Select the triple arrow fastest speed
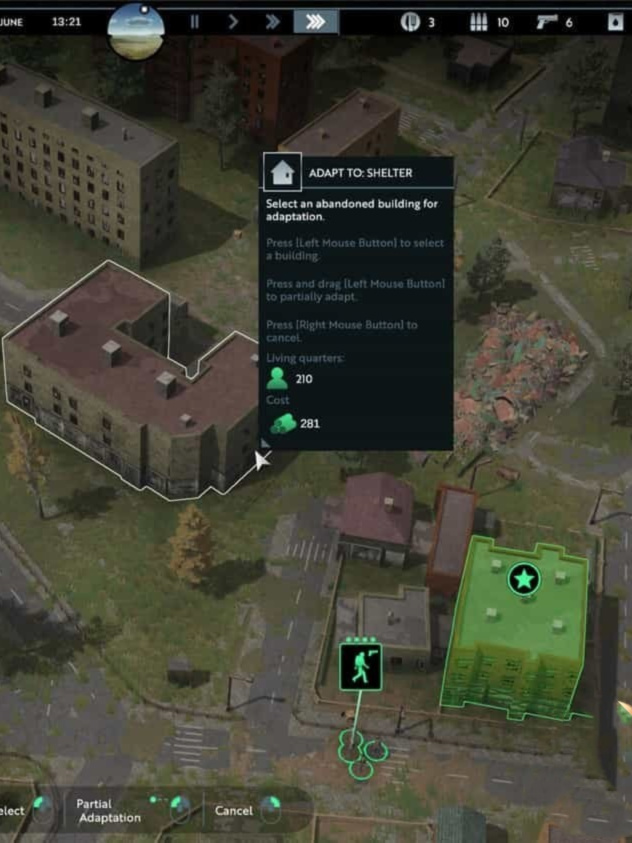The image size is (632, 843). coord(315,21)
